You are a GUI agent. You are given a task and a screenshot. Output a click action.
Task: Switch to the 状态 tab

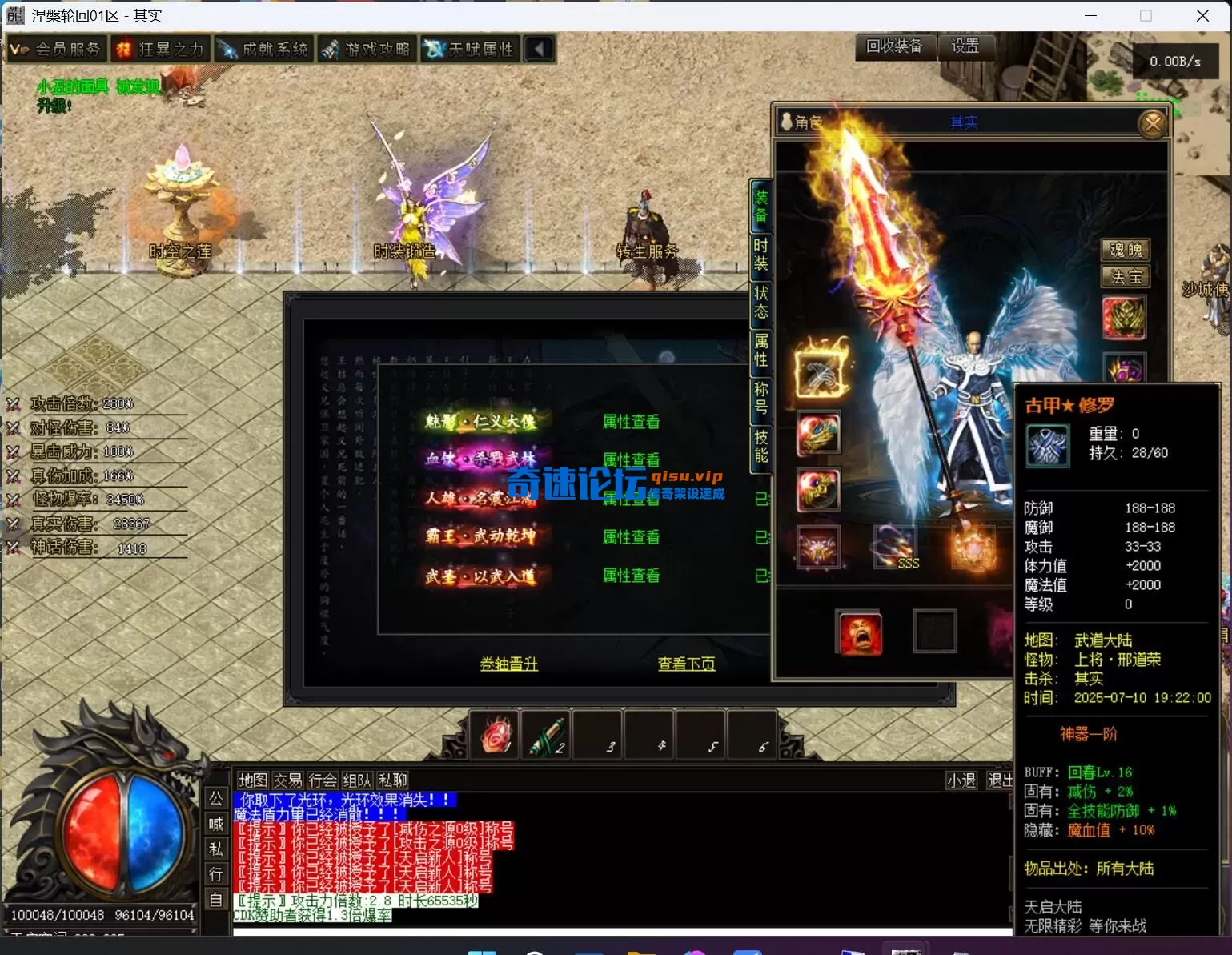coord(760,303)
